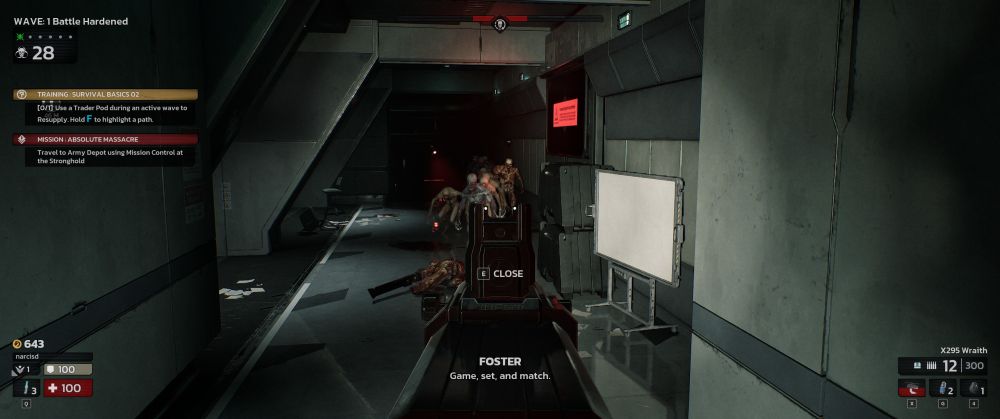This screenshot has width=1000, height=419.
Task: Click the X295 Wraith weapon name
Action: [x=966, y=351]
